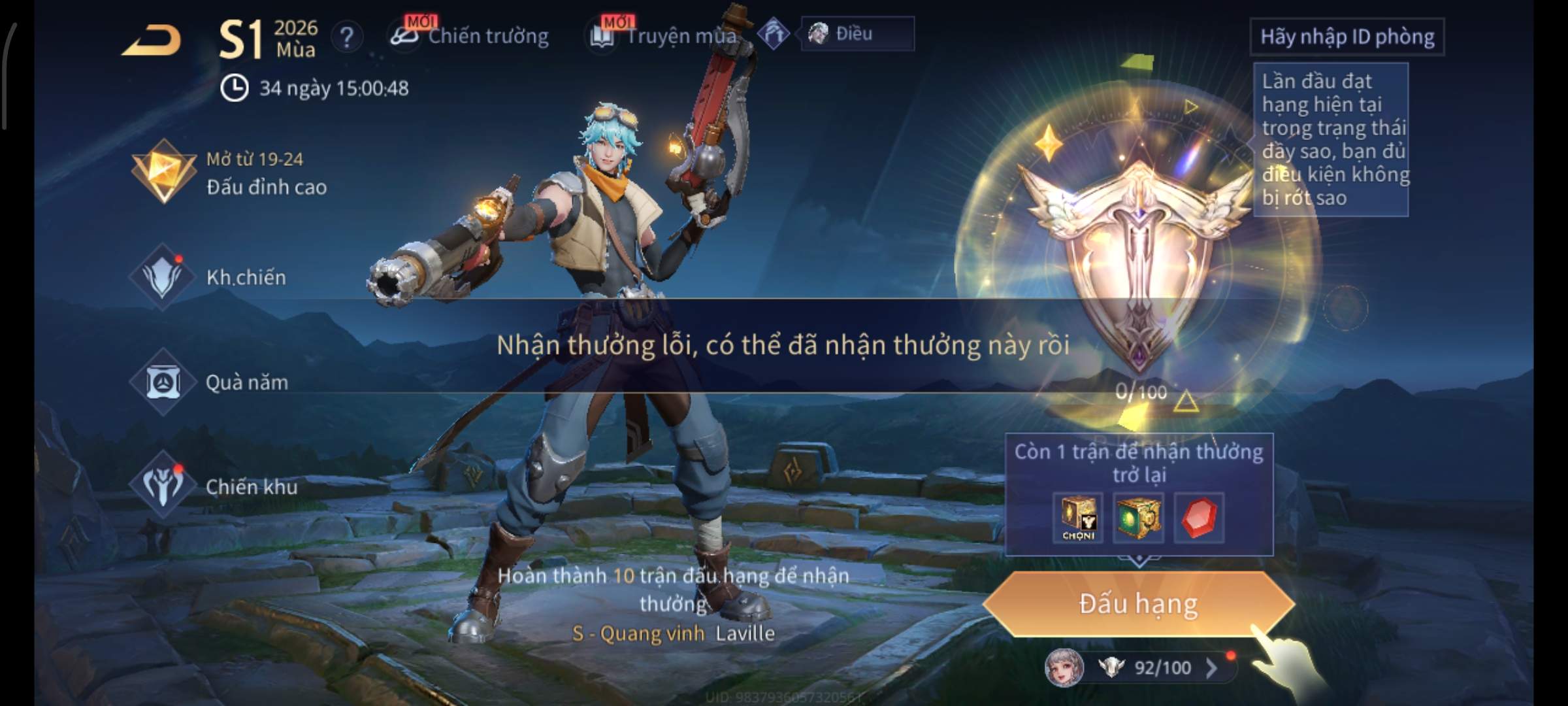The image size is (1568, 706).
Task: Select the Điều player tag
Action: [x=856, y=34]
